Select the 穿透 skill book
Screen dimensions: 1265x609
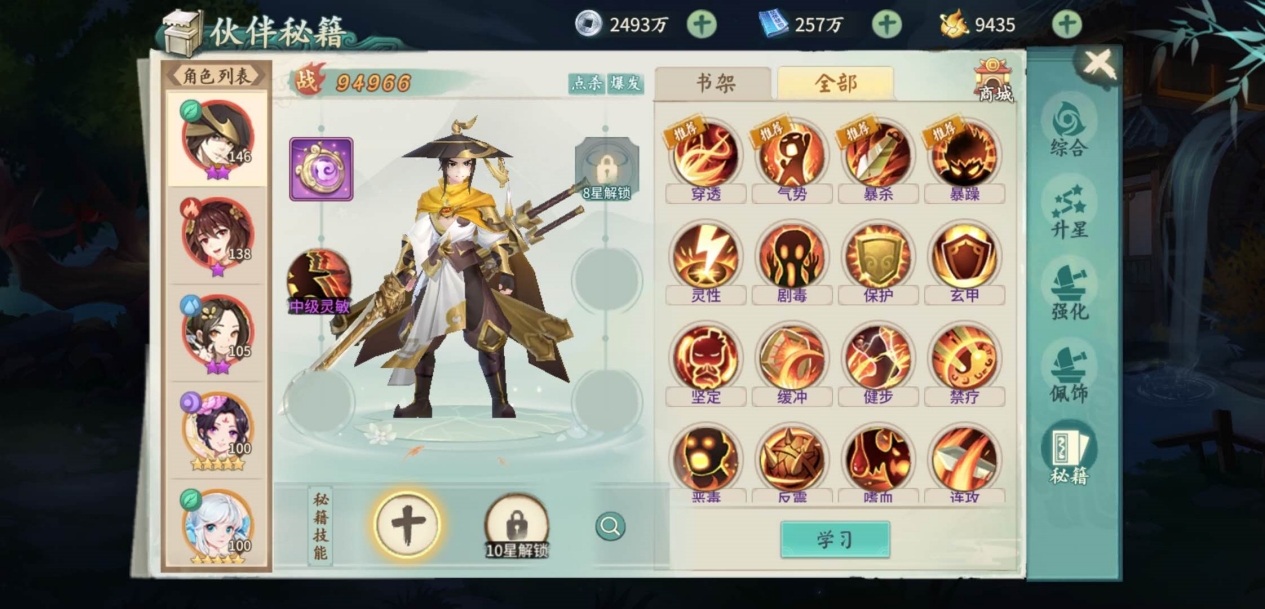click(x=706, y=155)
